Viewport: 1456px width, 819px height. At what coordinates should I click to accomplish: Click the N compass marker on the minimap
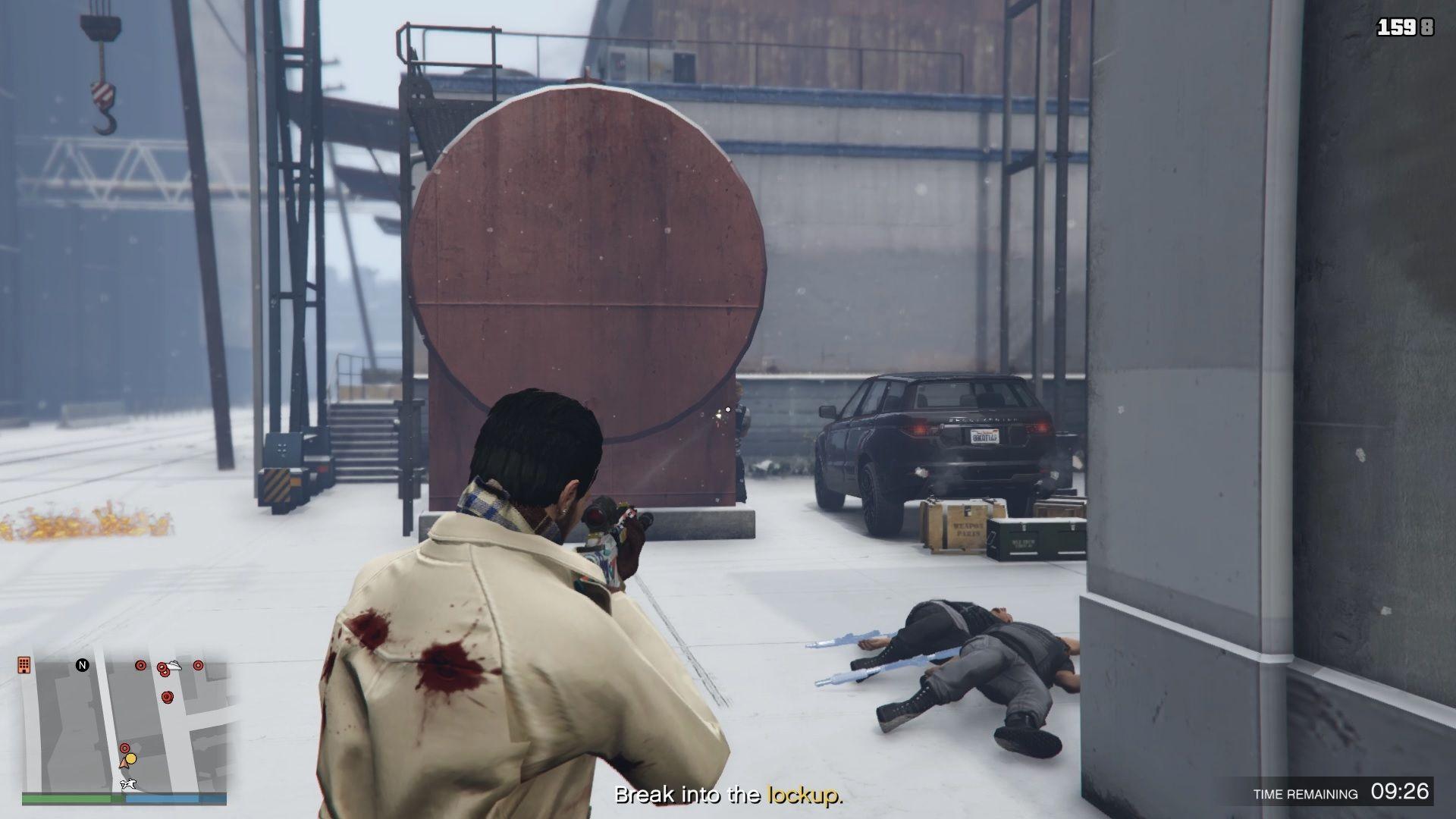[82, 664]
